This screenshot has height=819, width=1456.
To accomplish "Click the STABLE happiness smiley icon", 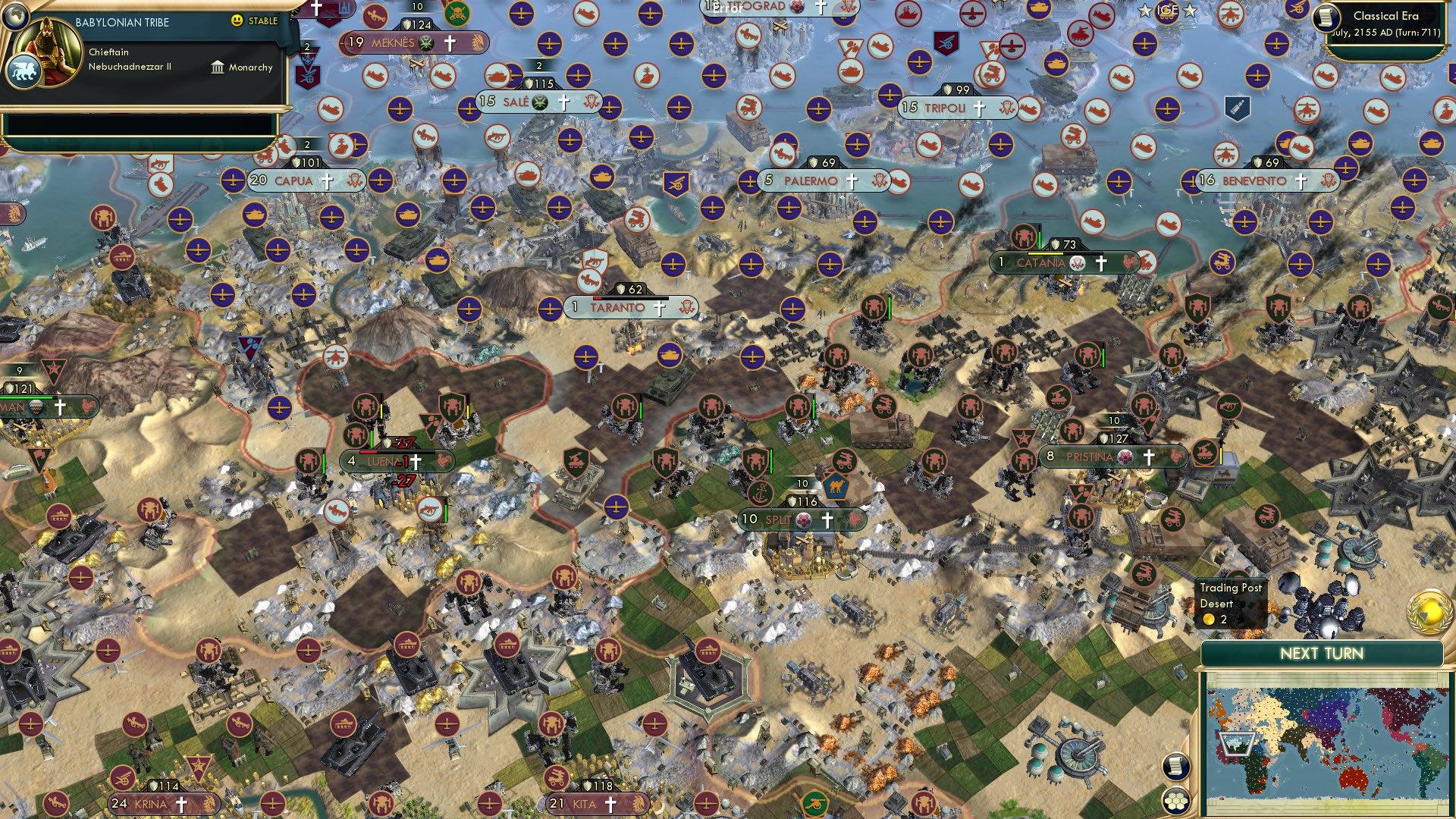I will point(239,22).
